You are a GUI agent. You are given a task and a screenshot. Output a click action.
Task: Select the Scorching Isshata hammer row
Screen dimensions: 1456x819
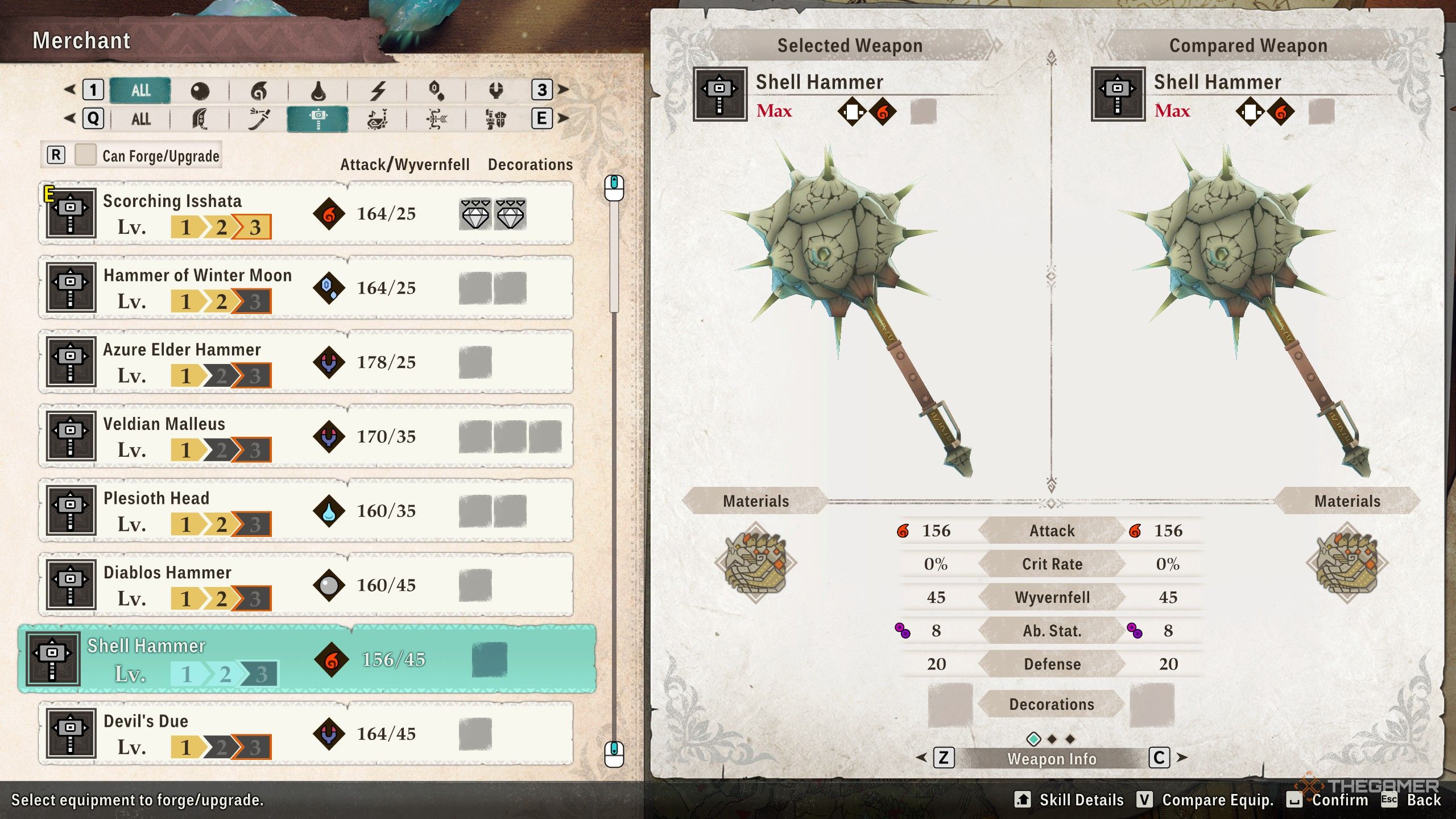[306, 214]
